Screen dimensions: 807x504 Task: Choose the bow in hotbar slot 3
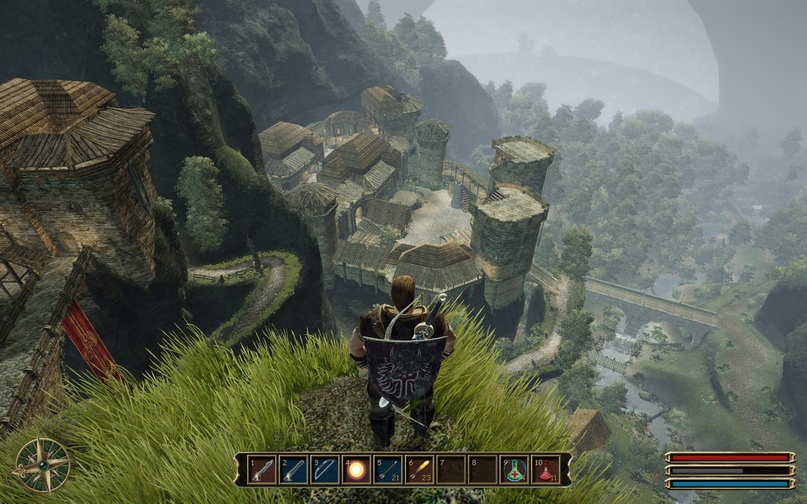click(x=325, y=469)
